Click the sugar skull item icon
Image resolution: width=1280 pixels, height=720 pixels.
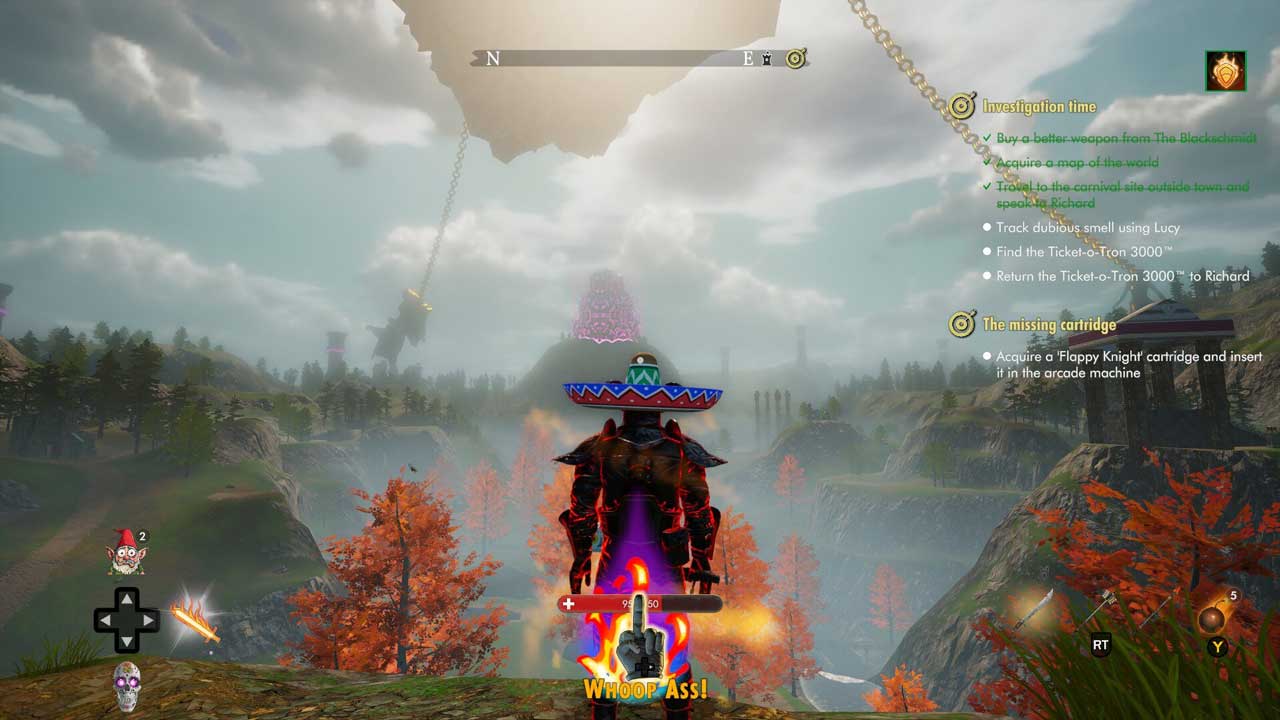[127, 686]
